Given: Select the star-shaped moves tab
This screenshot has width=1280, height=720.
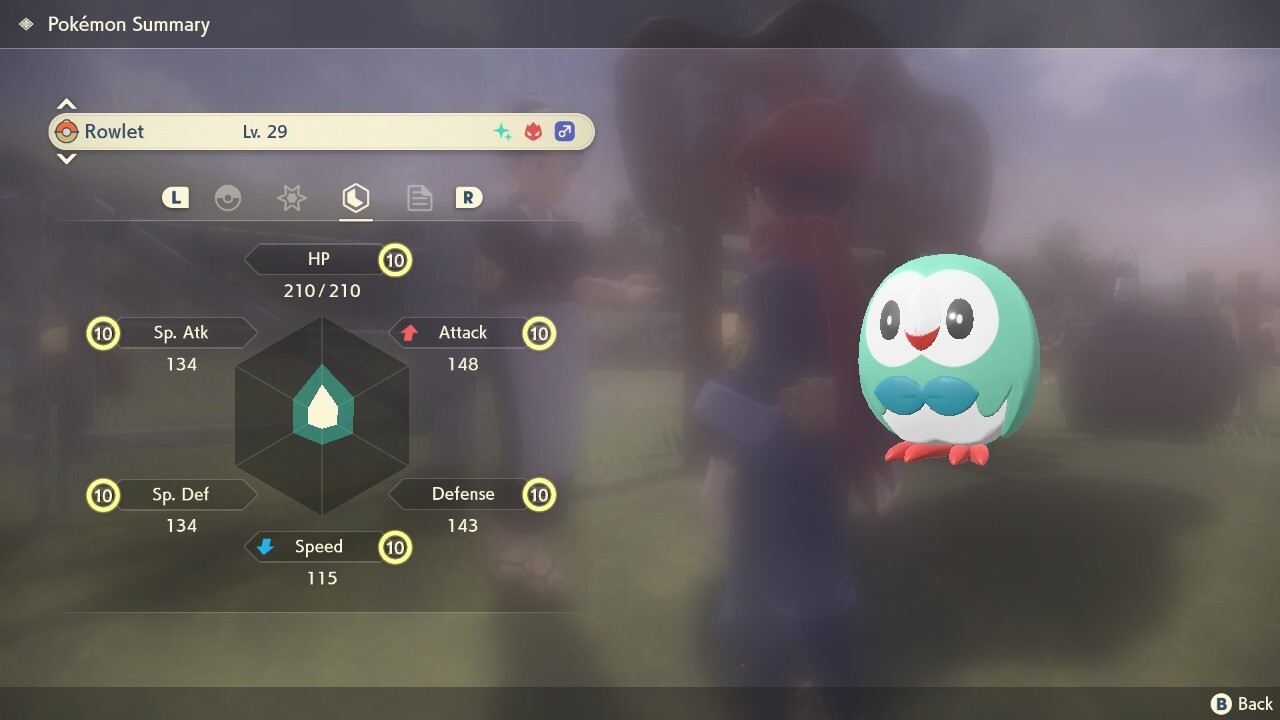Looking at the screenshot, I should (291, 197).
